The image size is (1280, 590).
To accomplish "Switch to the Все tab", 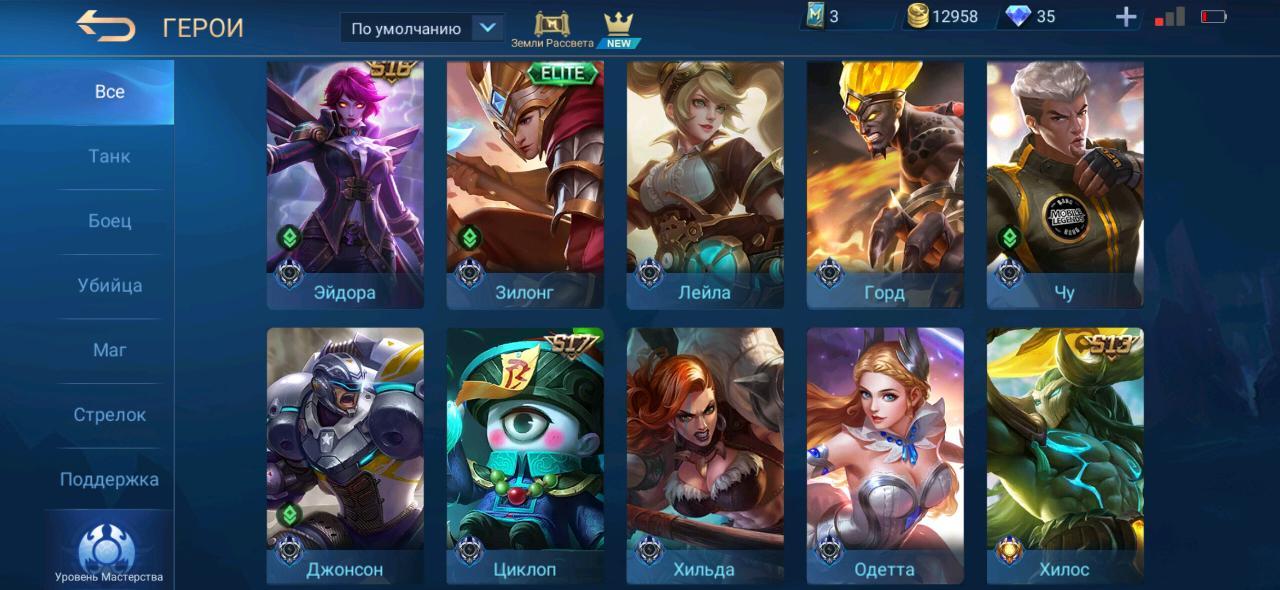I will [x=109, y=92].
